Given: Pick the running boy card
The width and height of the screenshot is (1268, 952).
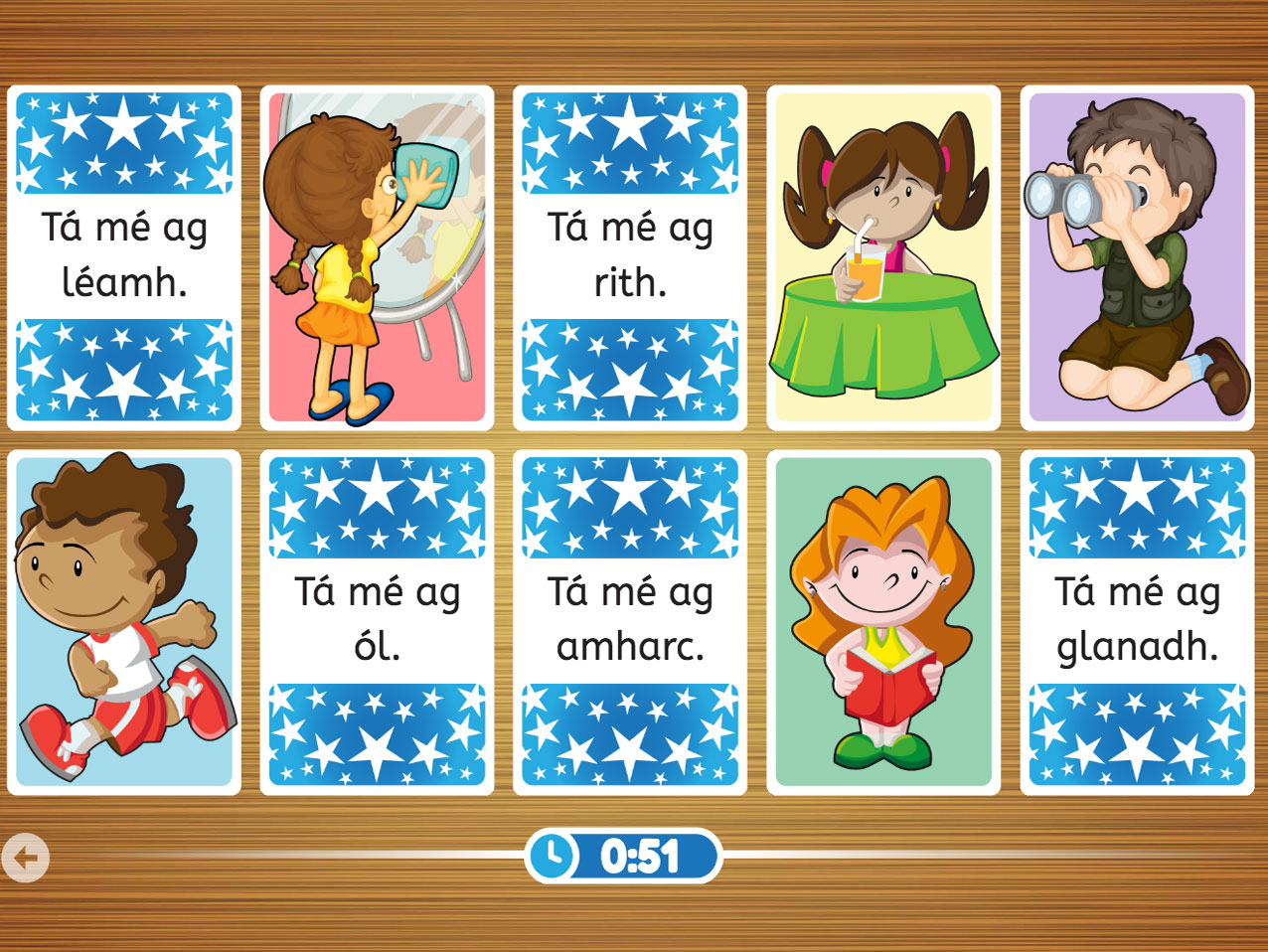Looking at the screenshot, I should [x=124, y=622].
